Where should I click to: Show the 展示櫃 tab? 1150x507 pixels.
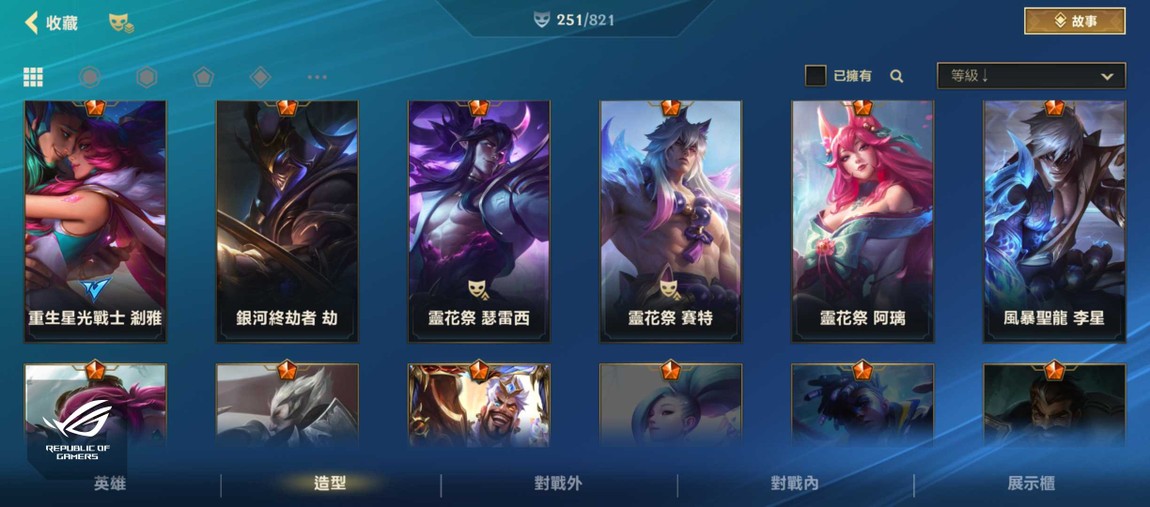click(1031, 484)
